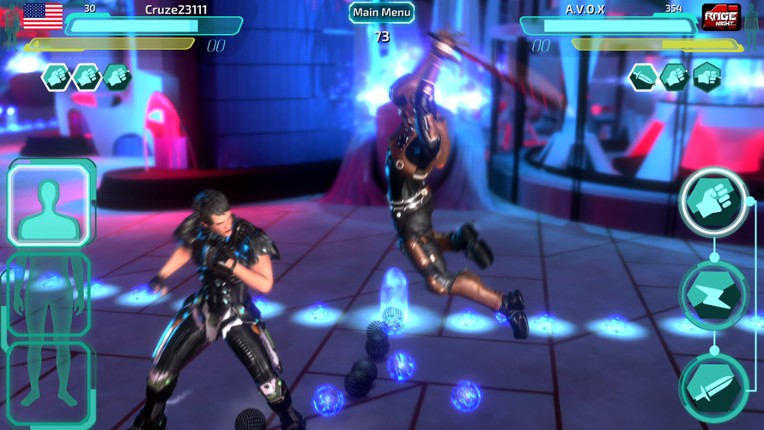This screenshot has width=764, height=430.
Task: Target the torso zone on body panel
Action: click(x=48, y=296)
